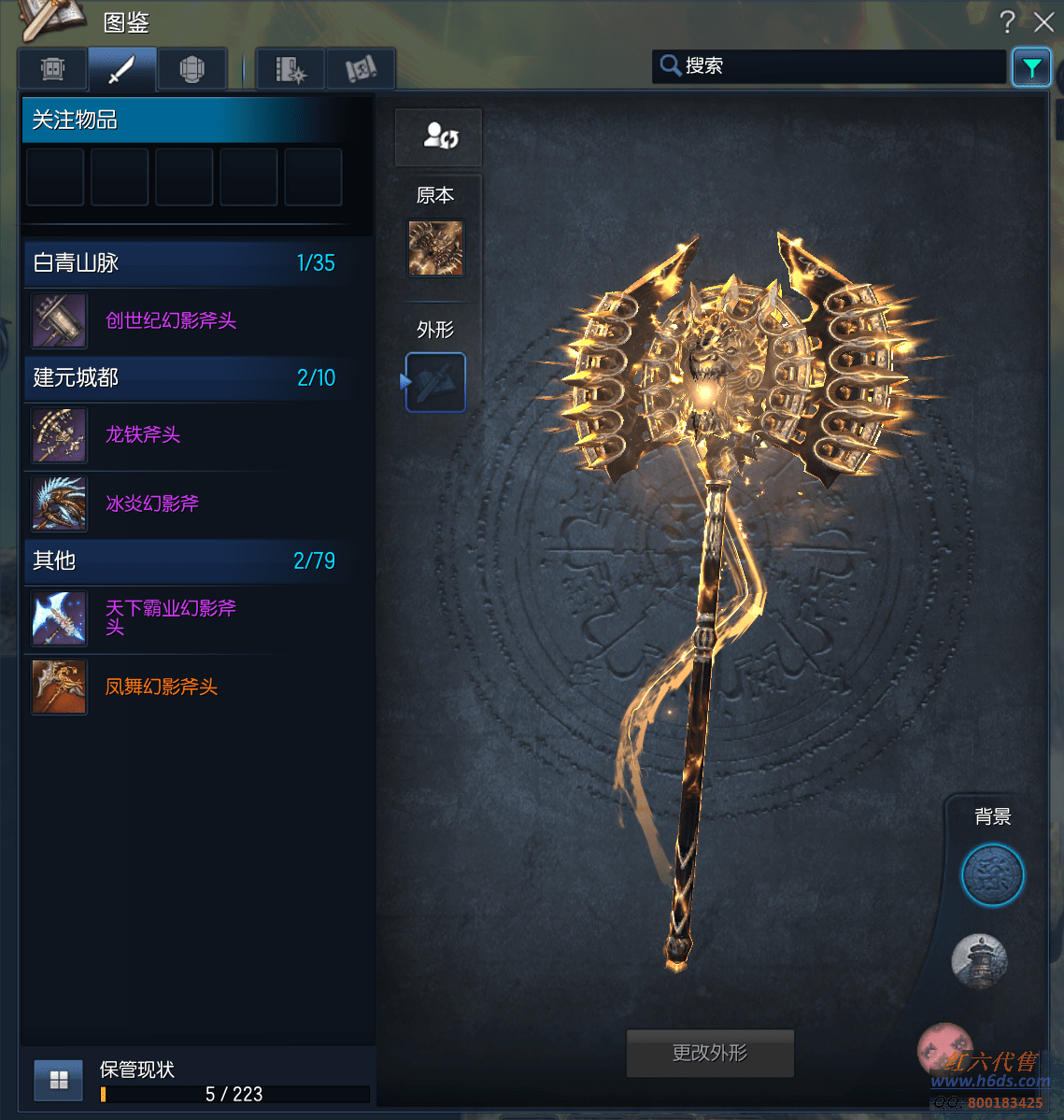Pick the 凤舞幻影斧头 entry
This screenshot has width=1064, height=1120.
coord(162,687)
